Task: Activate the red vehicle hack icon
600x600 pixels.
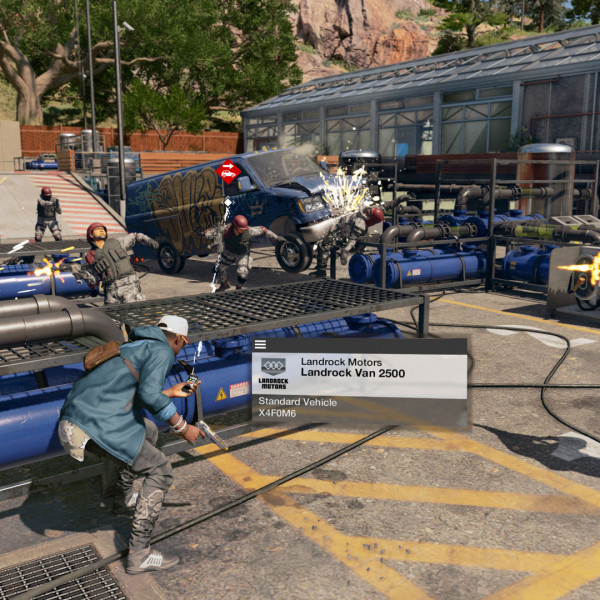Action: click(228, 172)
